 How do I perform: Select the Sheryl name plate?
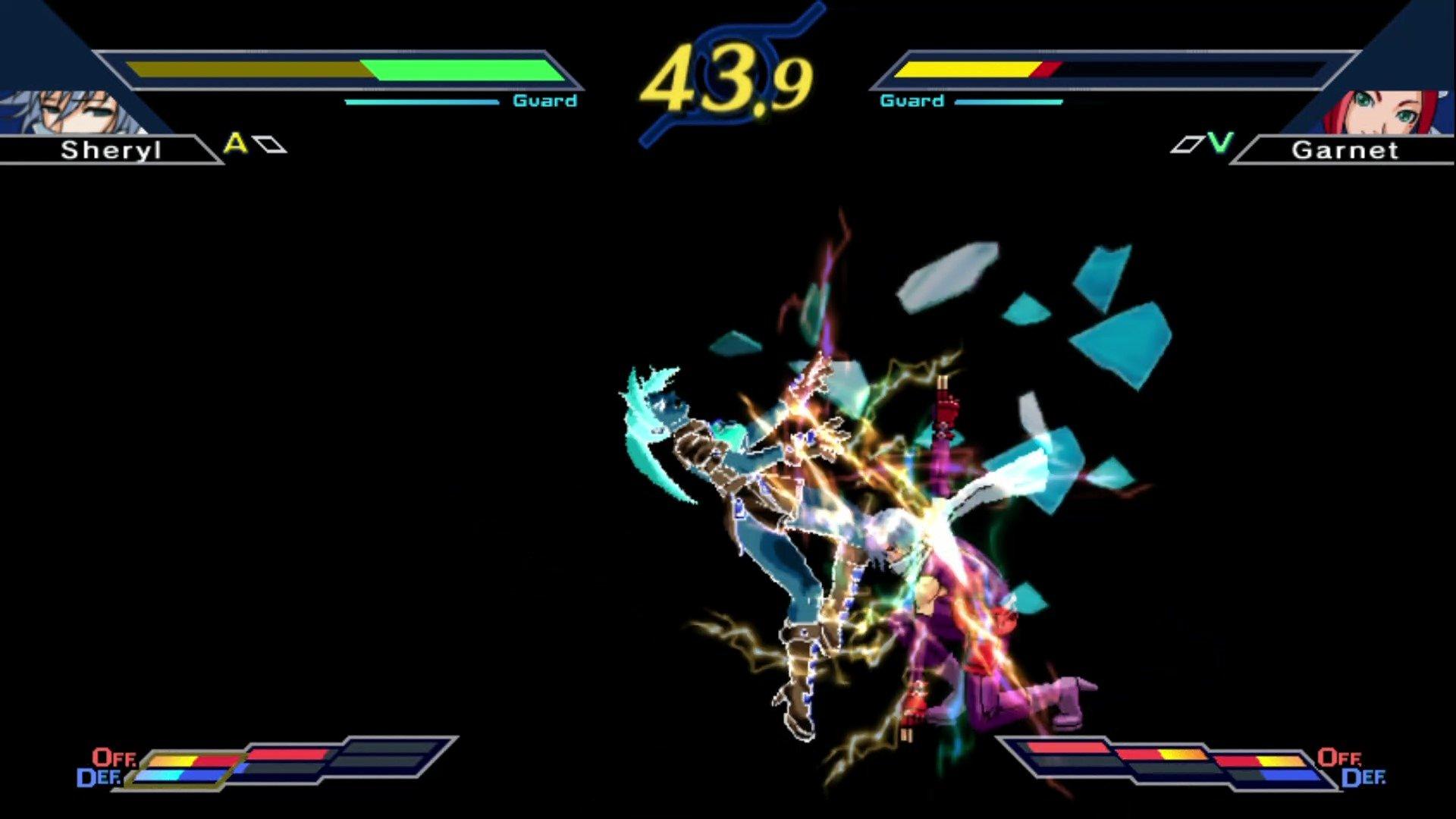tap(112, 150)
